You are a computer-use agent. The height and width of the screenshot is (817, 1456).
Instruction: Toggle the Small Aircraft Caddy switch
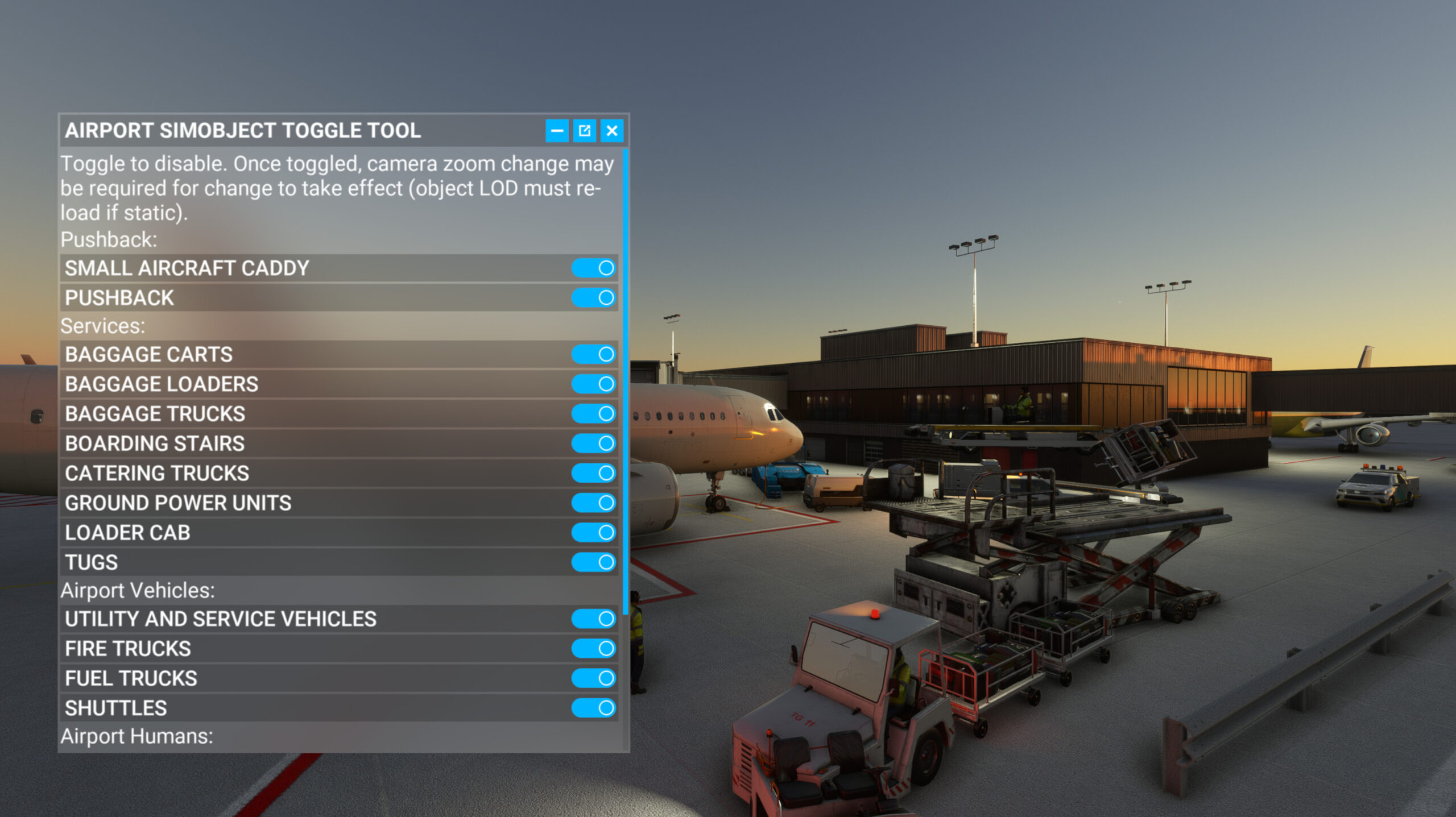pos(594,268)
